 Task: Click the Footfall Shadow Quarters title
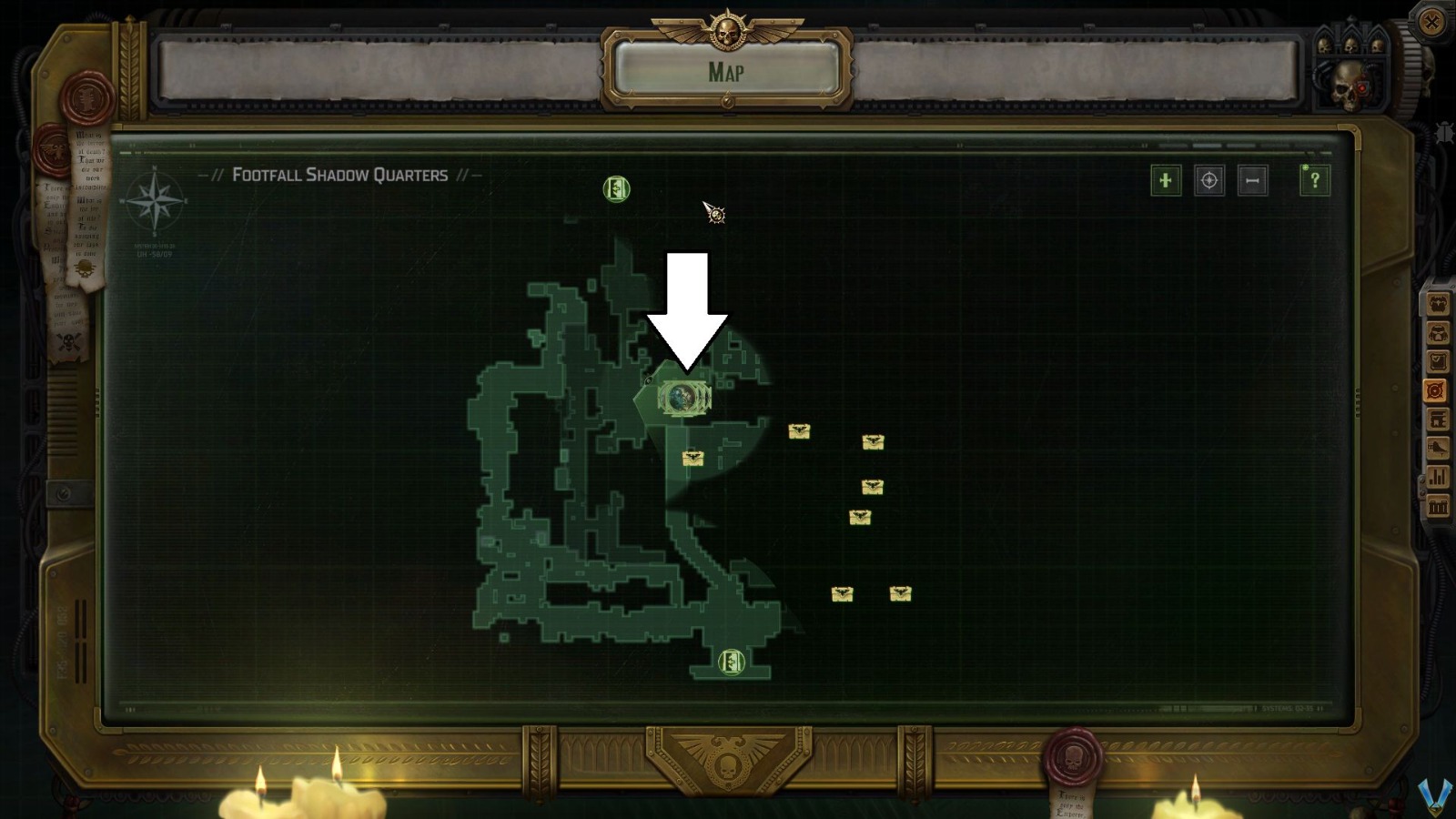click(x=341, y=174)
